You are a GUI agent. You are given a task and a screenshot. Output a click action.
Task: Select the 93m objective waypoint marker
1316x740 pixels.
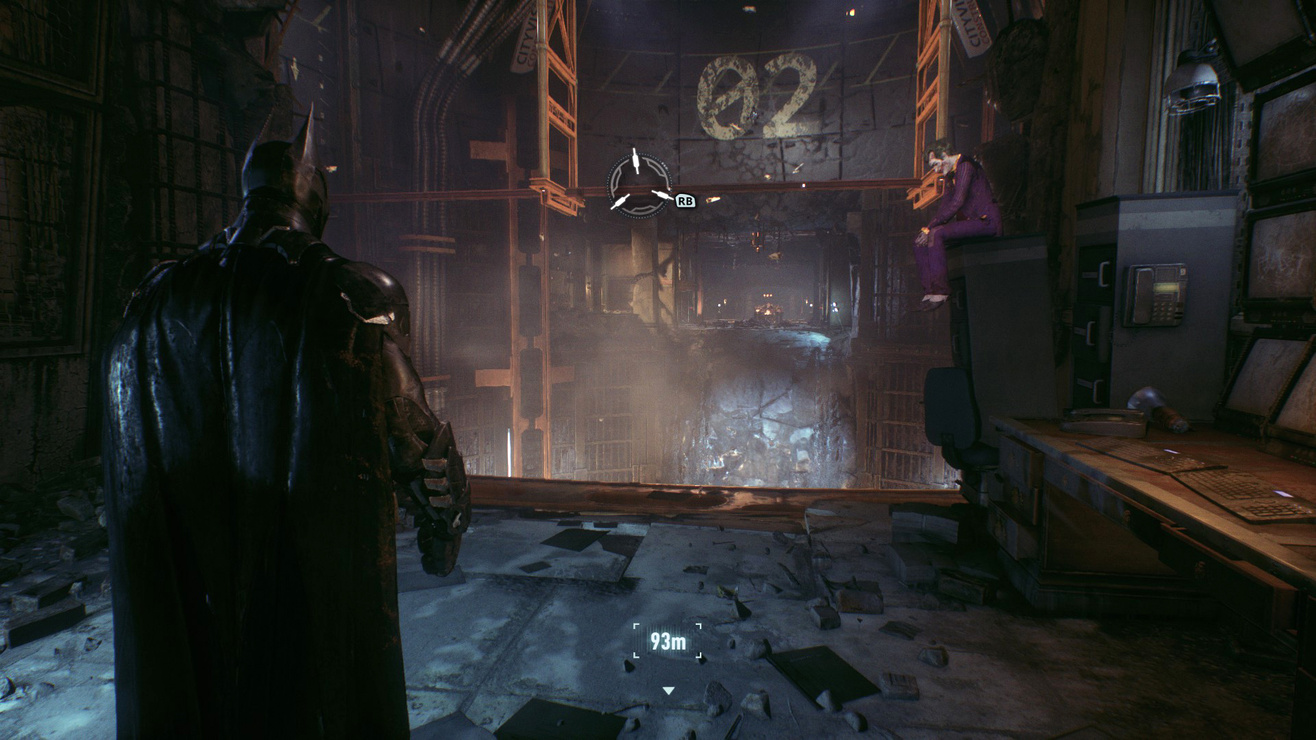(x=667, y=642)
